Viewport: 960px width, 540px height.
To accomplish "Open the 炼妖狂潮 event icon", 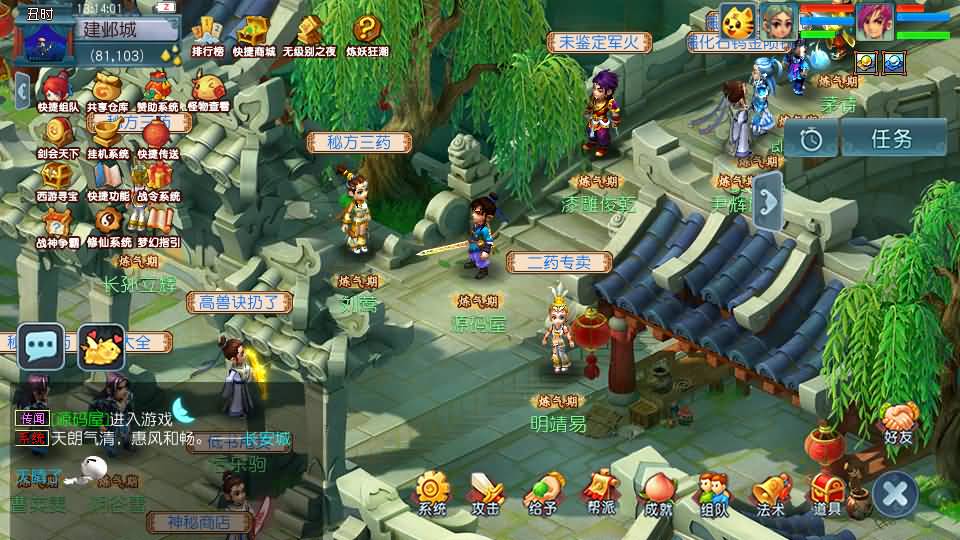I will [367, 36].
